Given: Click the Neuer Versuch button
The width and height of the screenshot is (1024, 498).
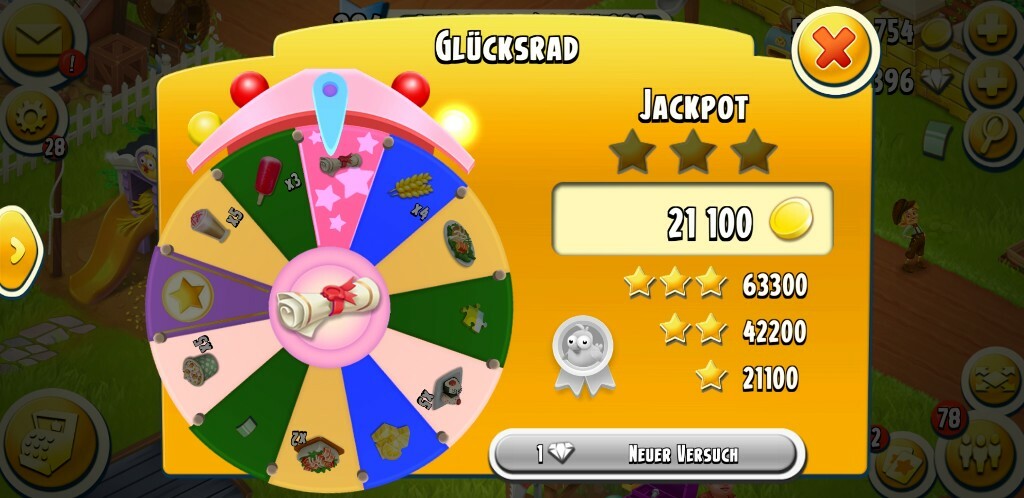Looking at the screenshot, I should pyautogui.click(x=646, y=454).
